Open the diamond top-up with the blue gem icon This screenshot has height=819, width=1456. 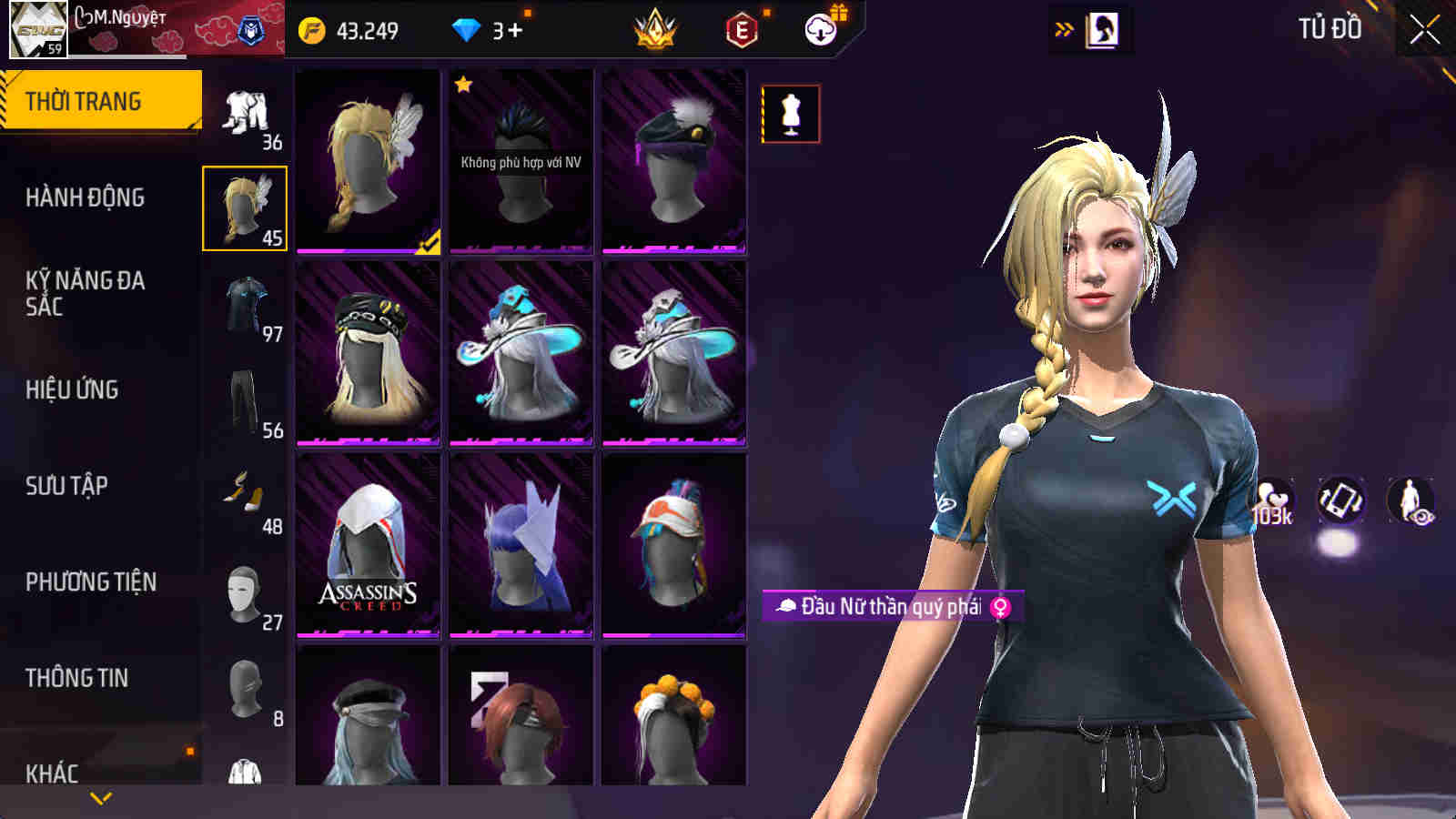point(467,29)
